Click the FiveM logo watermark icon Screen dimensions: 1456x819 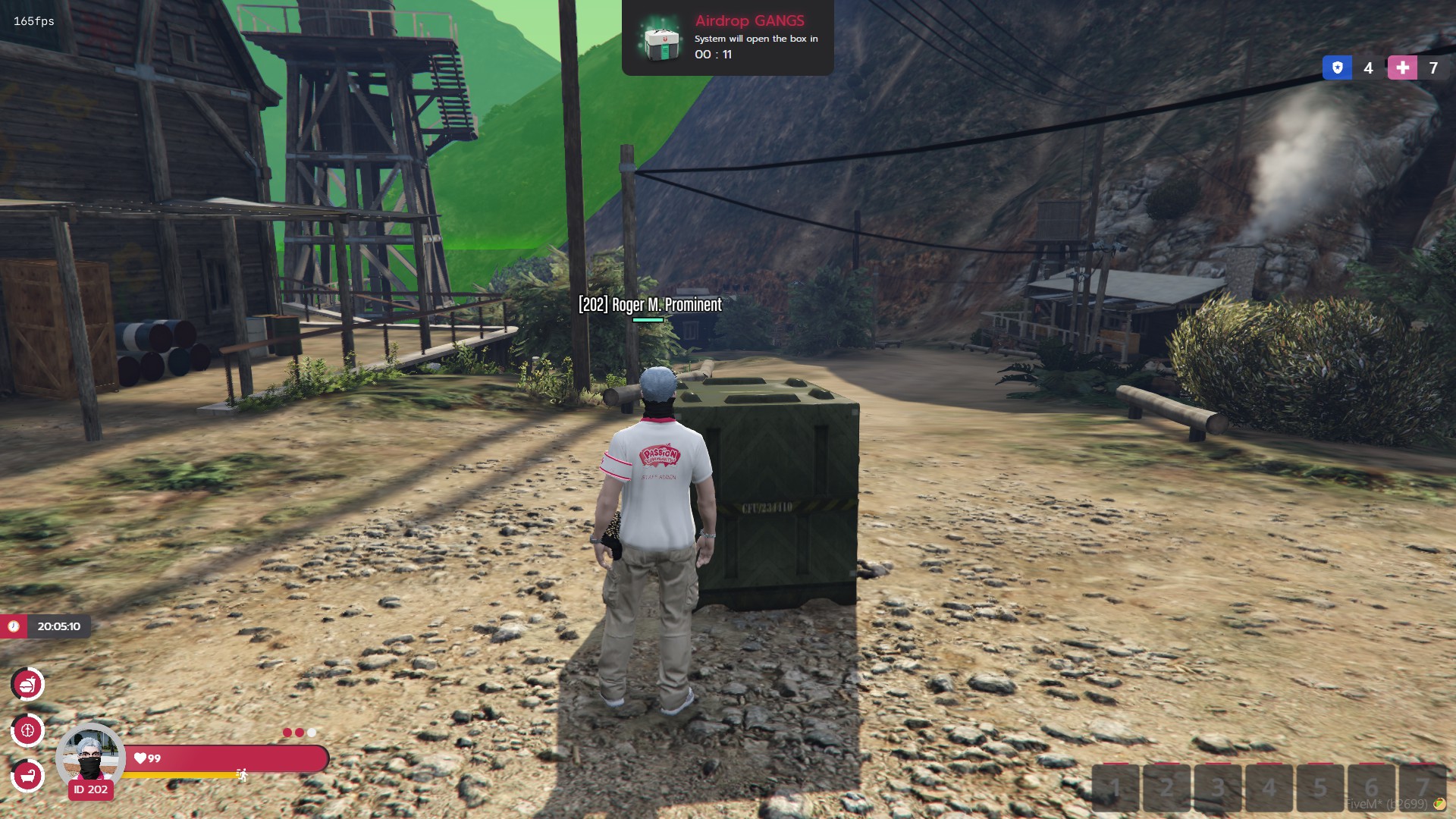pos(1439,805)
